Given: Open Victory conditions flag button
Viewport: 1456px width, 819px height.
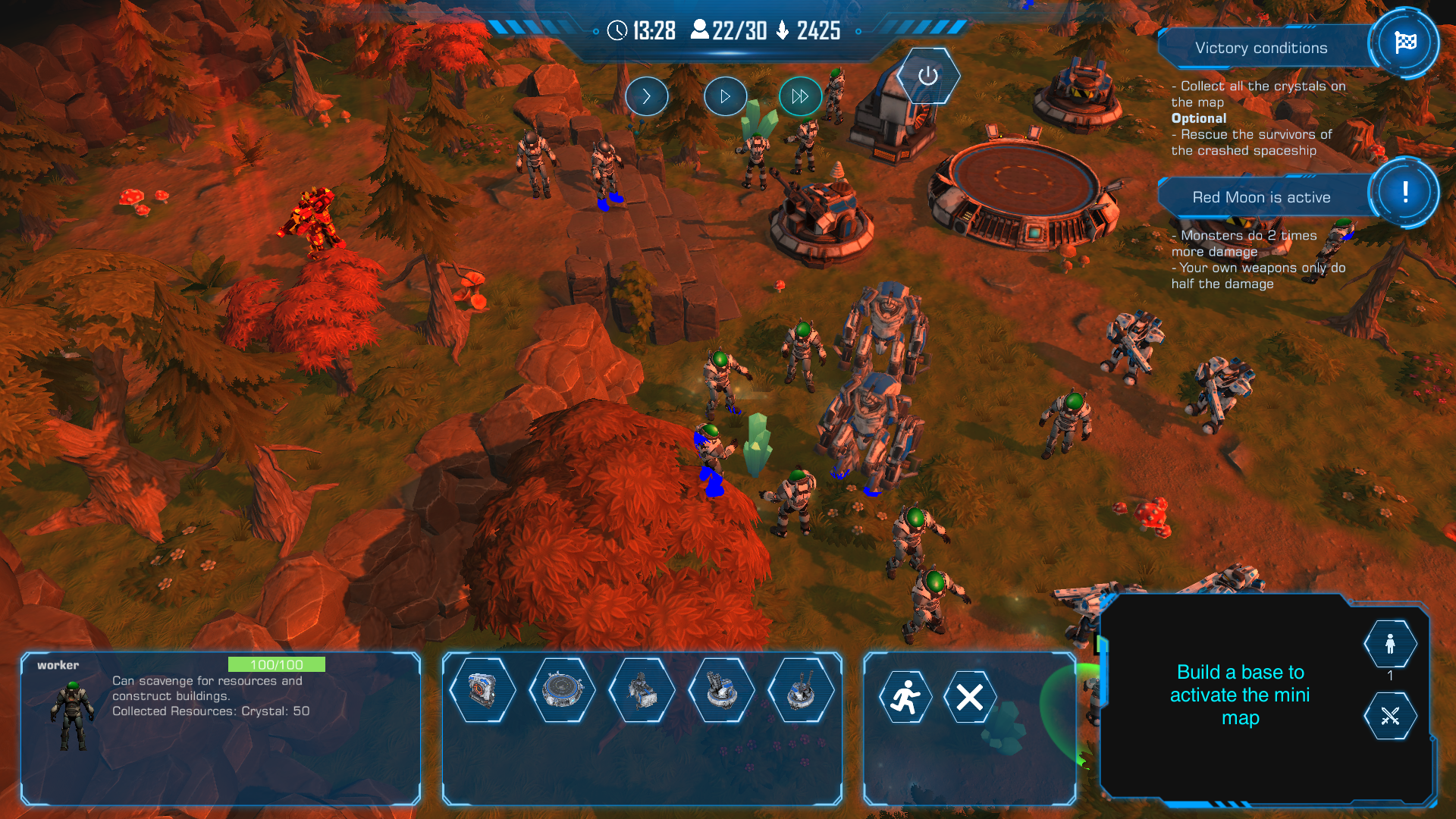Looking at the screenshot, I should pyautogui.click(x=1404, y=42).
